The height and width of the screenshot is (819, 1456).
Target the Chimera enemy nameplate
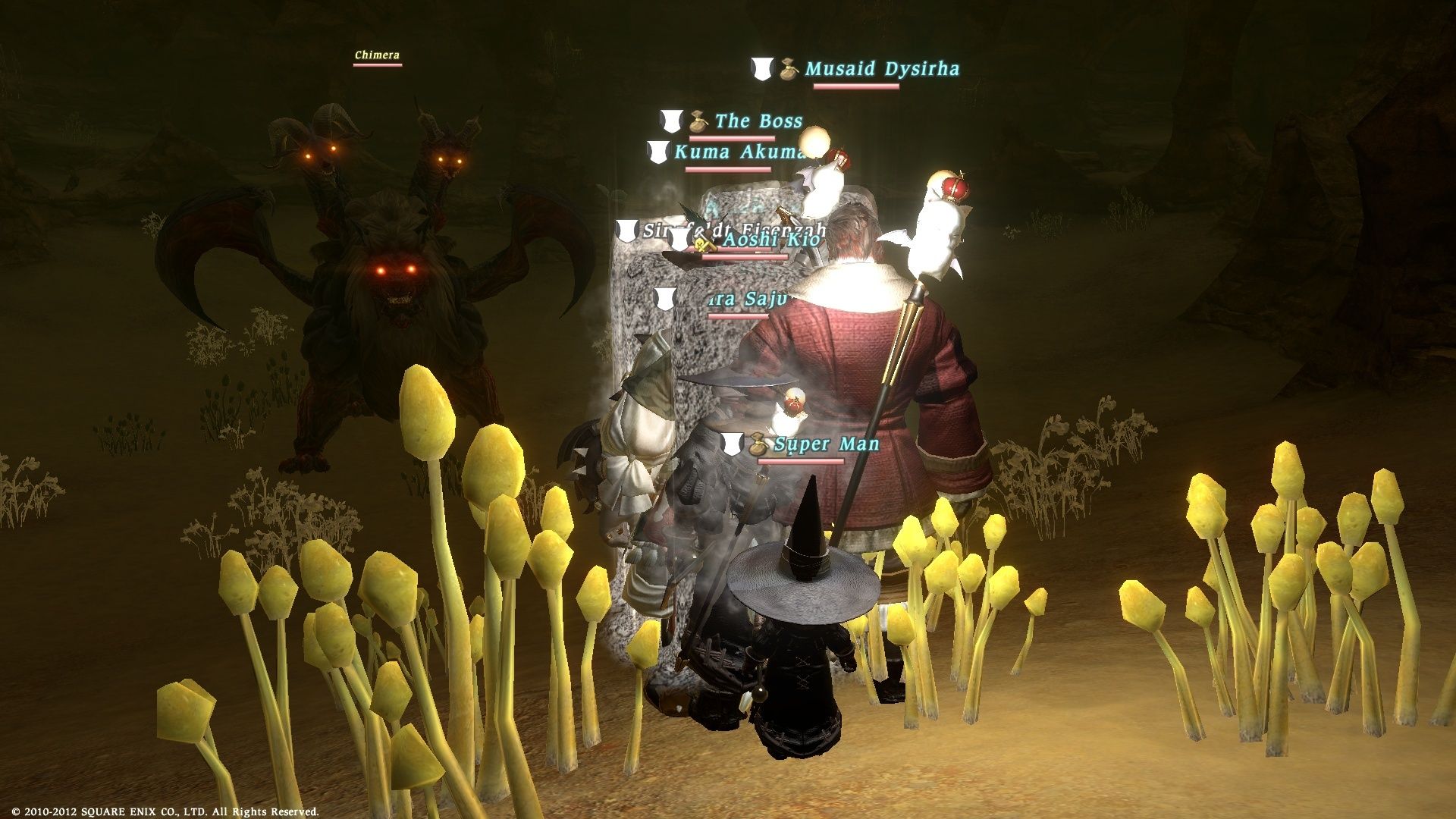pos(377,55)
